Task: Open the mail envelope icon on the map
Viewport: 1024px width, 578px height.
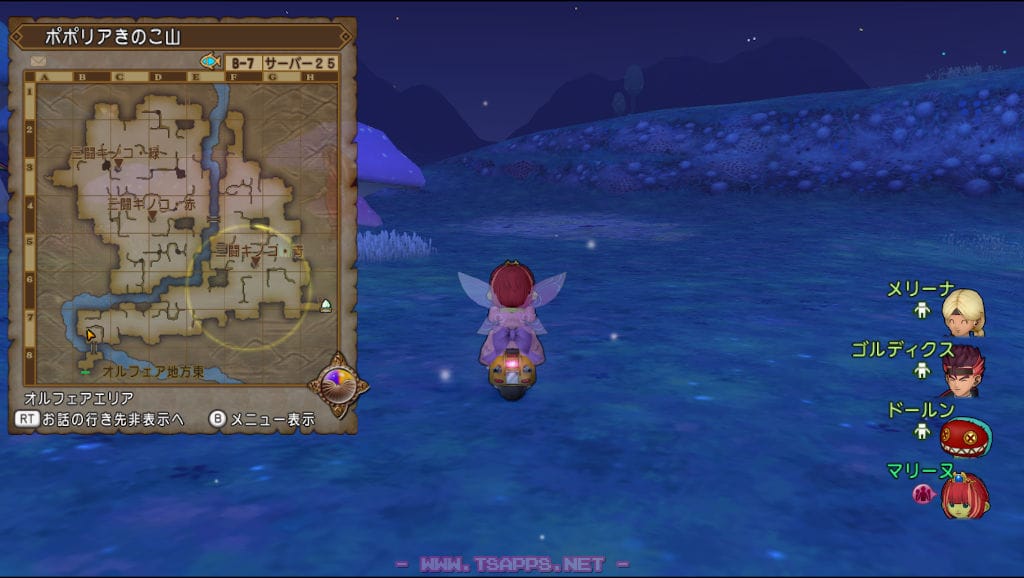Action: click(x=39, y=61)
